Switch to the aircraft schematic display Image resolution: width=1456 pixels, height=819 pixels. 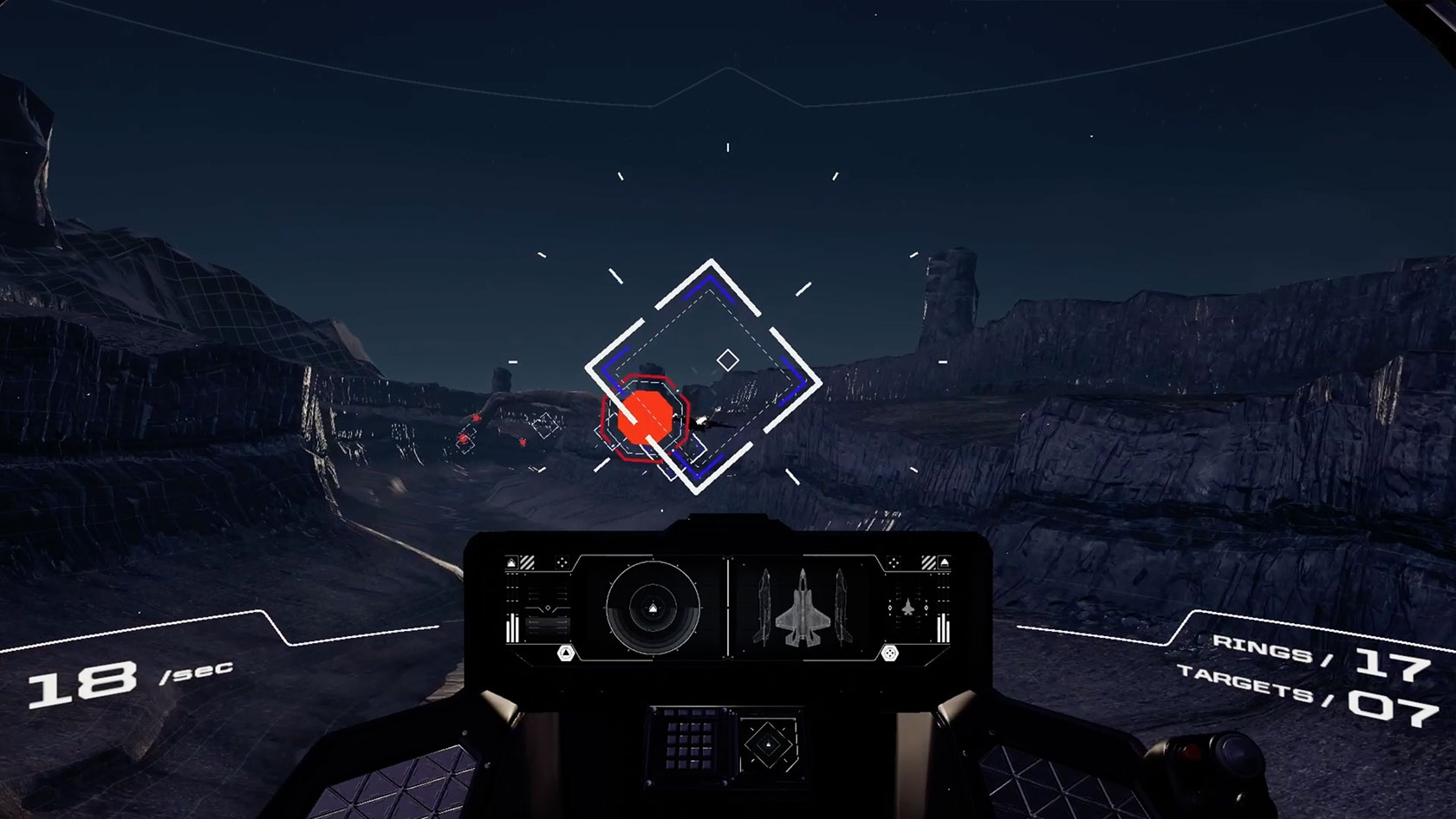click(x=803, y=607)
